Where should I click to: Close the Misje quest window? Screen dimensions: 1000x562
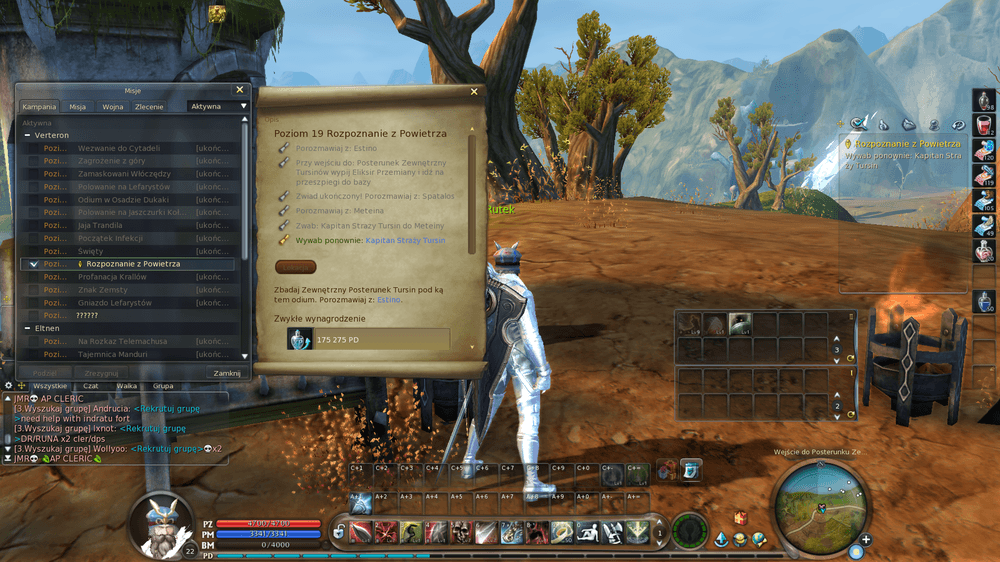pyautogui.click(x=239, y=90)
